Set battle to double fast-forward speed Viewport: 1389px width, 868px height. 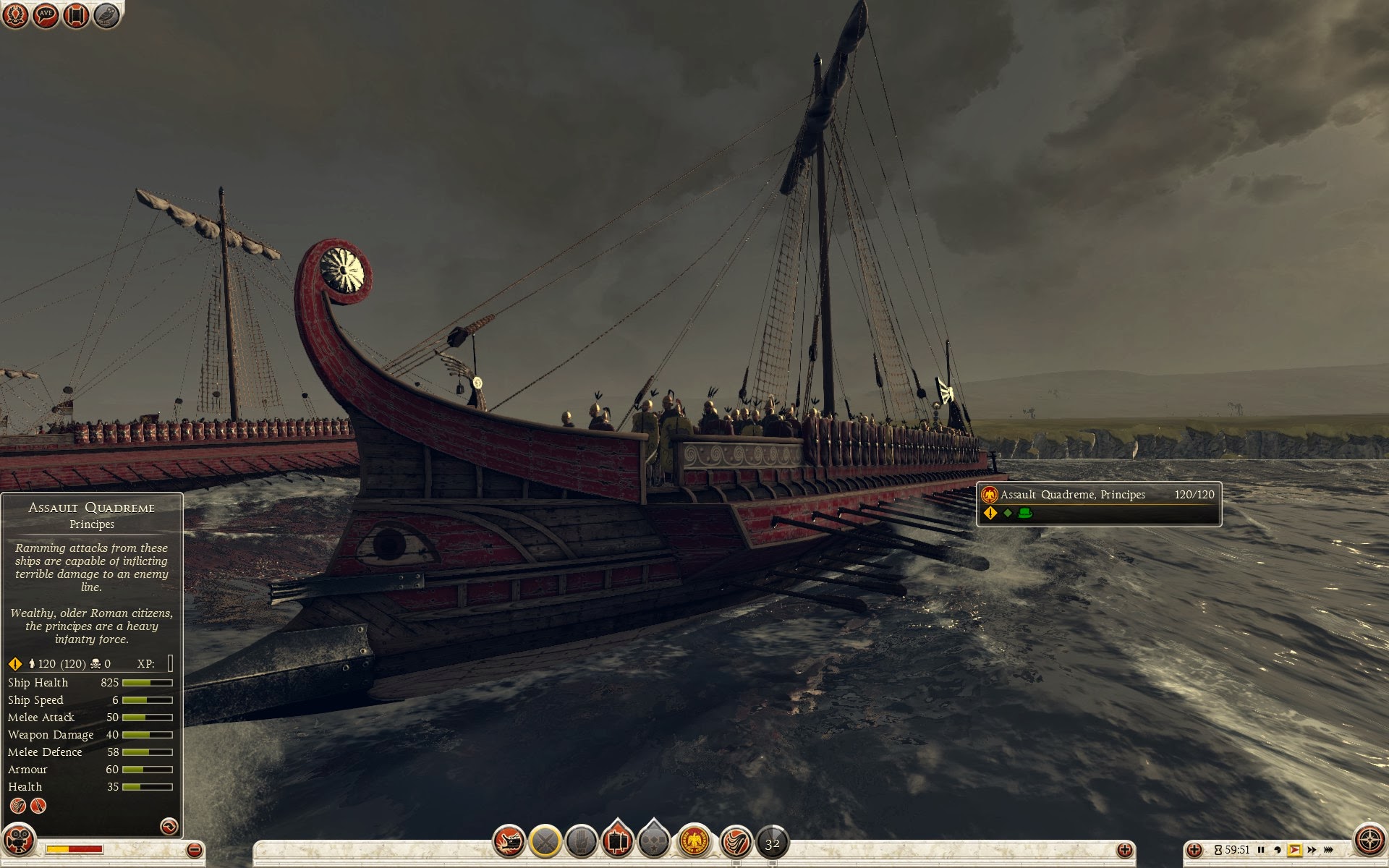1312,850
